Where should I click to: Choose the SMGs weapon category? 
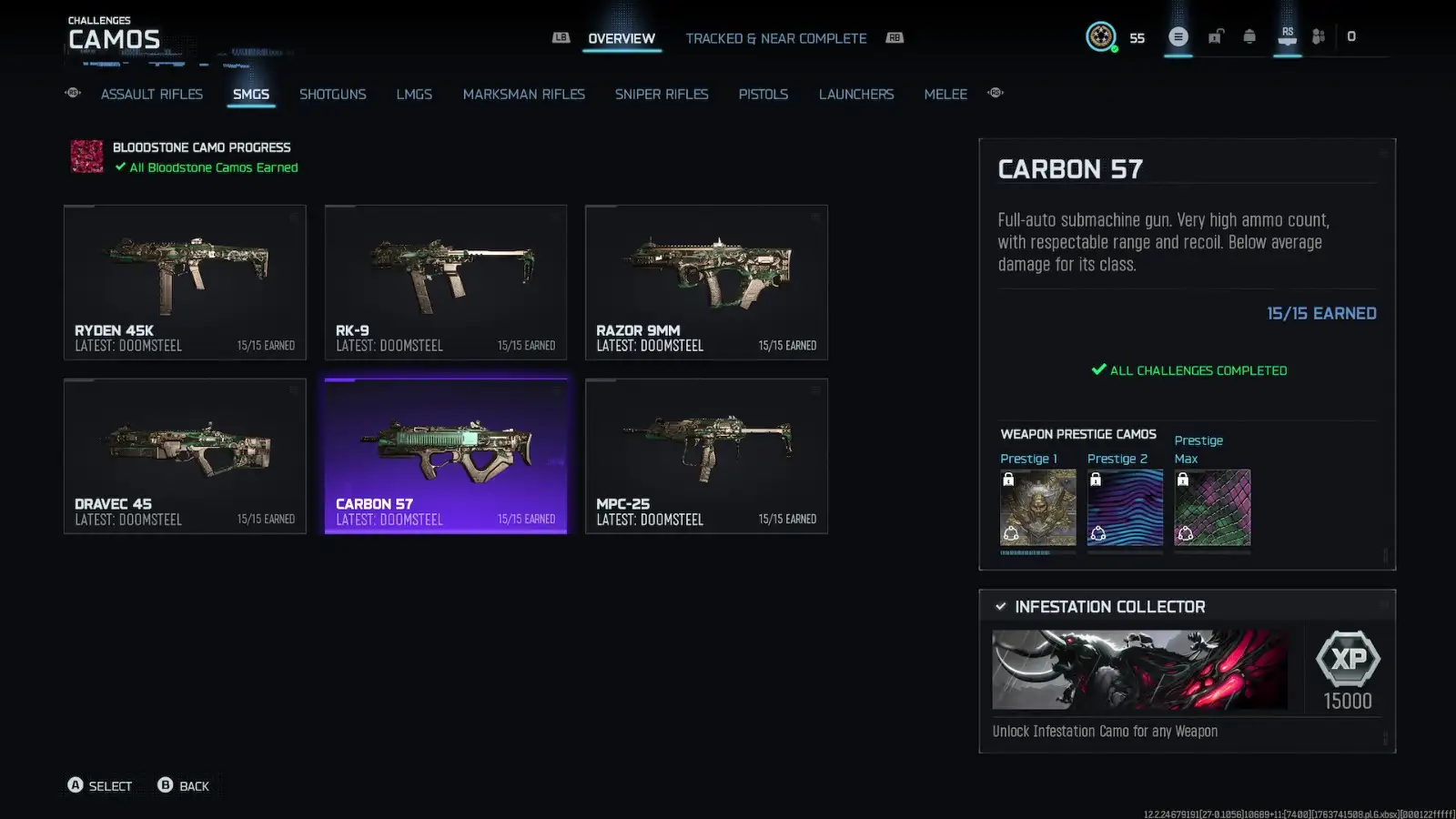point(251,94)
